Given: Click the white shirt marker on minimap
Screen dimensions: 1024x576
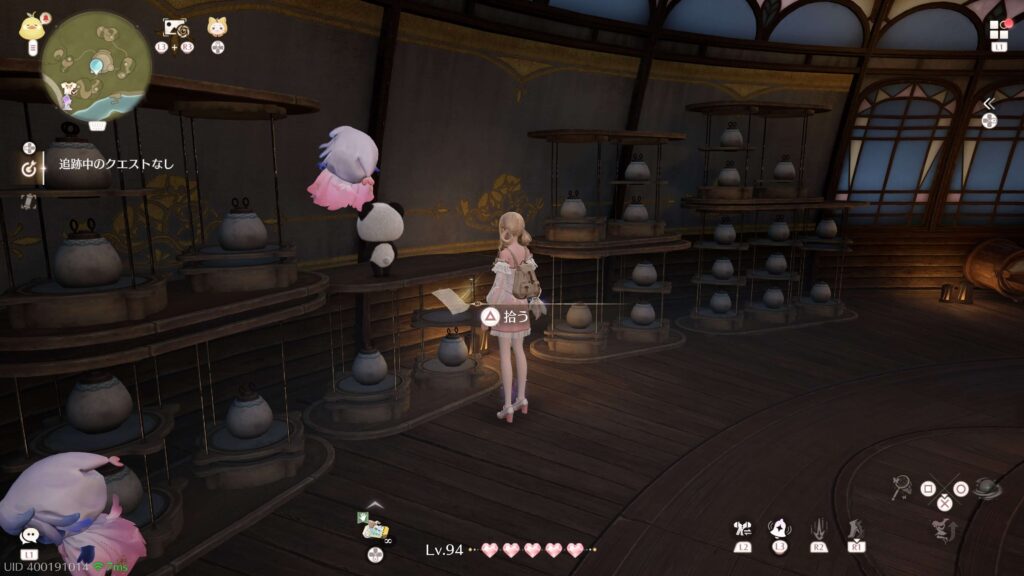Looking at the screenshot, I should pyautogui.click(x=67, y=88).
